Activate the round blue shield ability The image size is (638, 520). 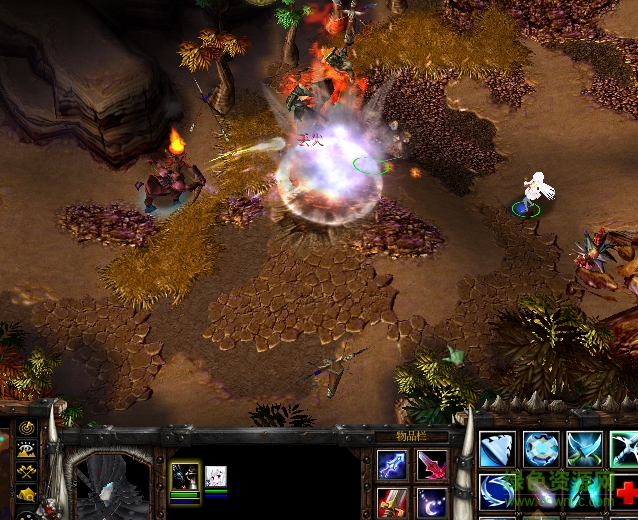click(x=541, y=449)
